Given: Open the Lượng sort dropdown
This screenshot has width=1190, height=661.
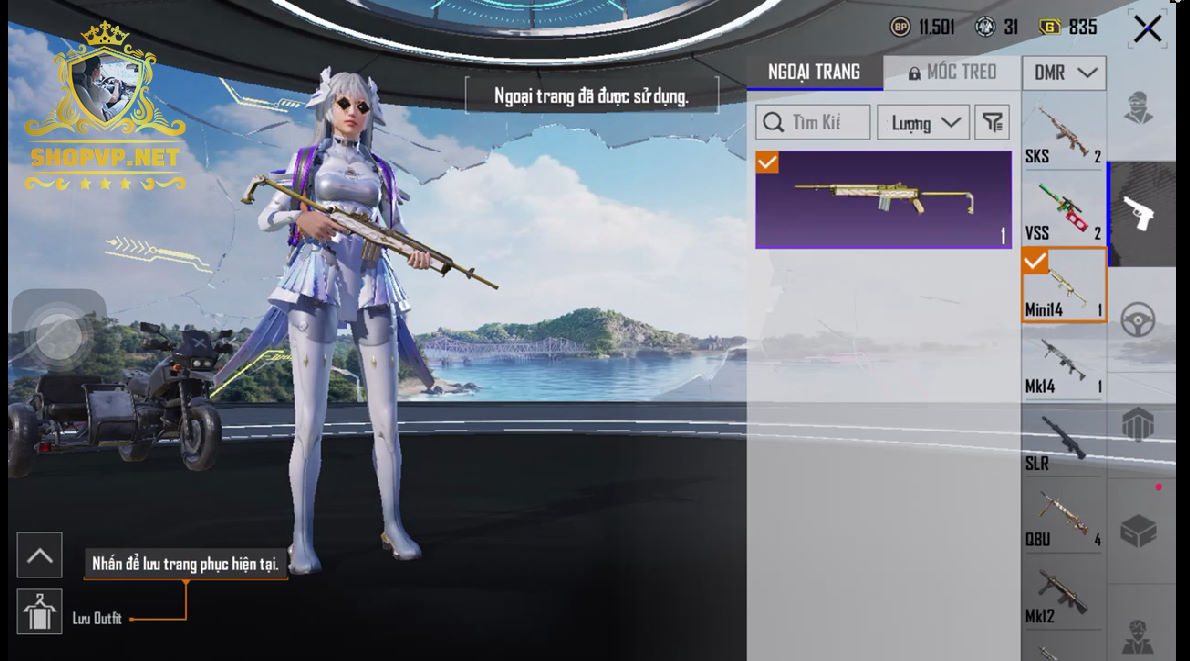Looking at the screenshot, I should pyautogui.click(x=923, y=123).
